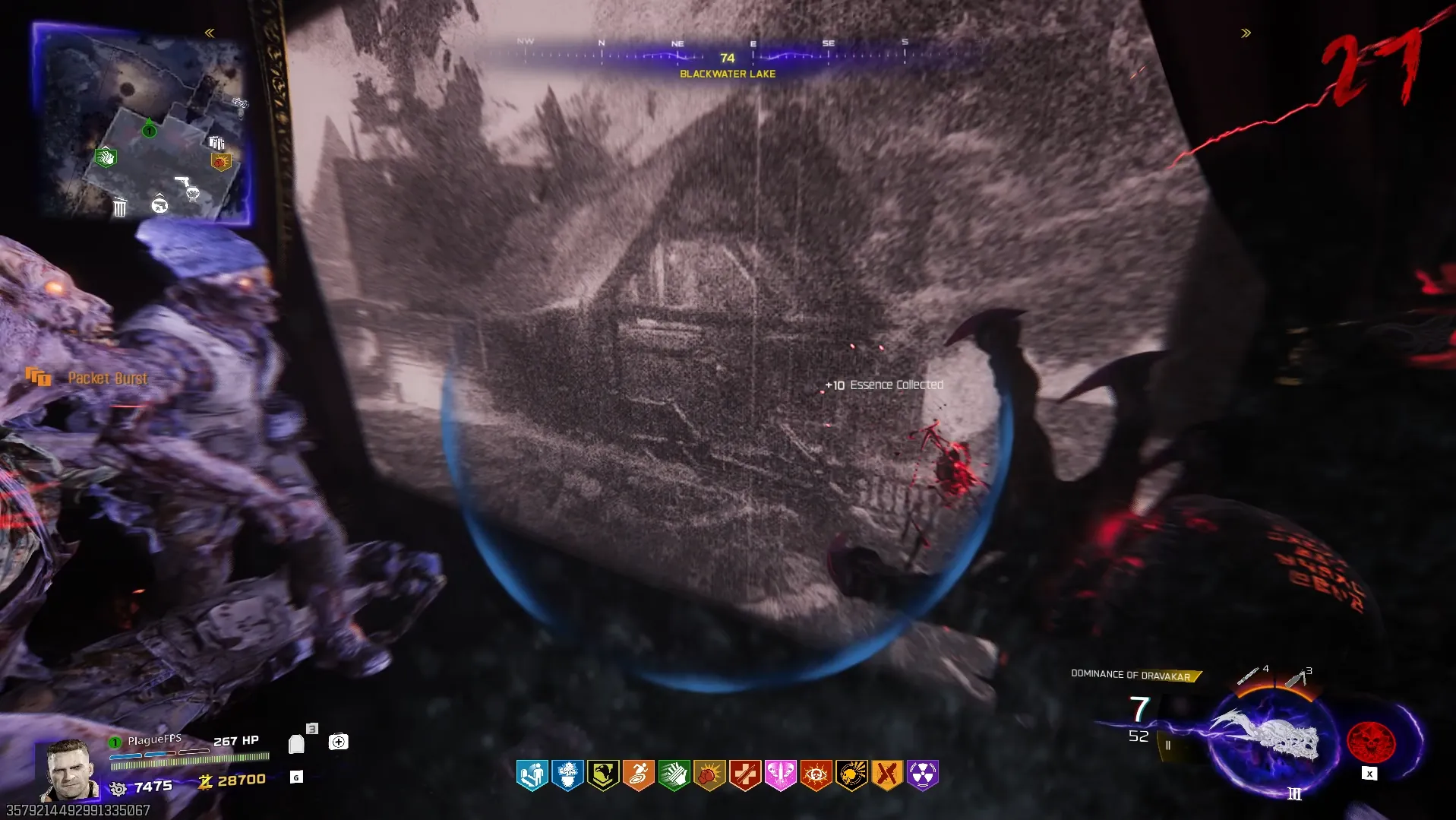Select the pink Elemental Pop perk icon

click(780, 775)
